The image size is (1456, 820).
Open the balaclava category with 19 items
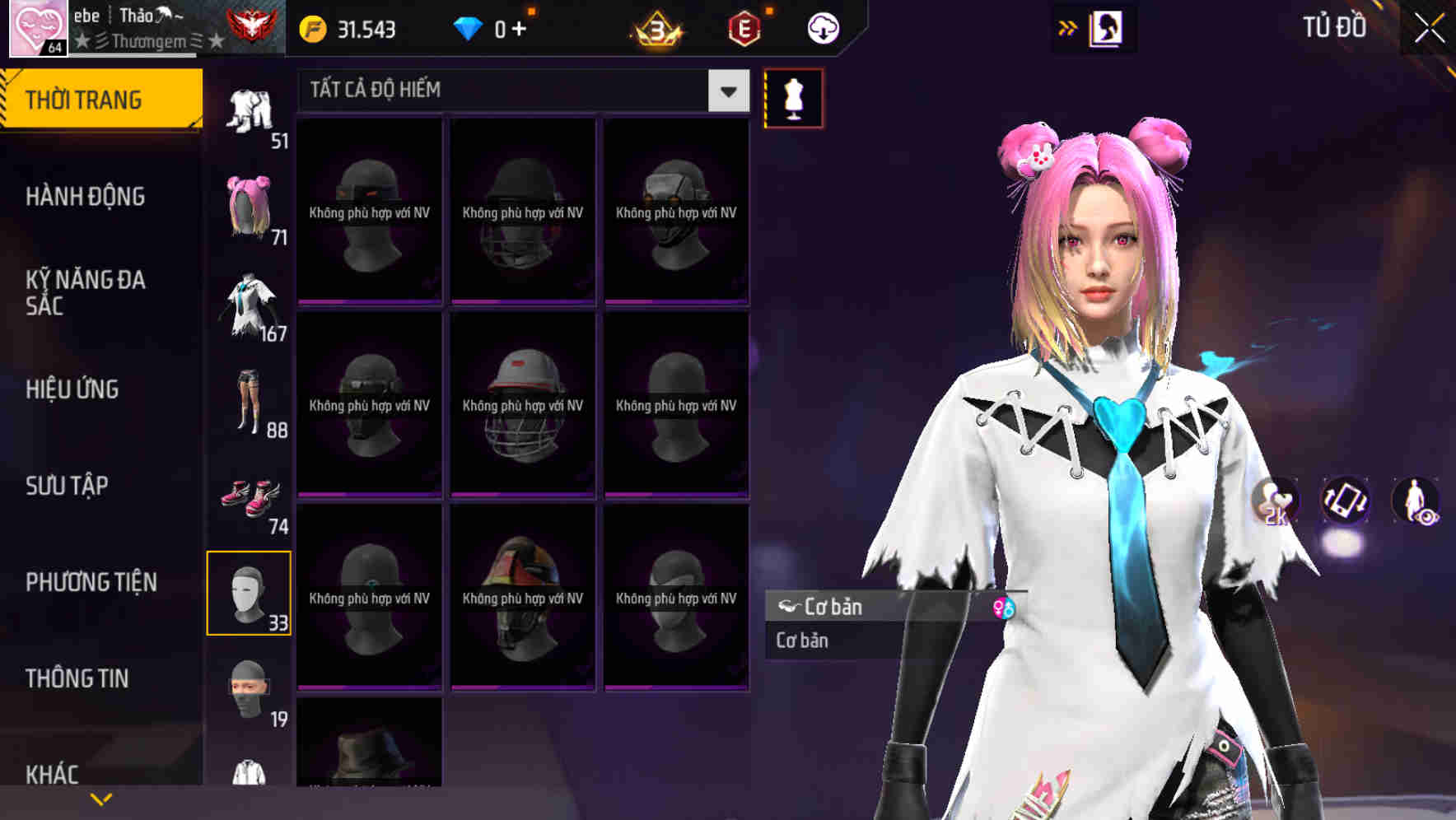[250, 692]
